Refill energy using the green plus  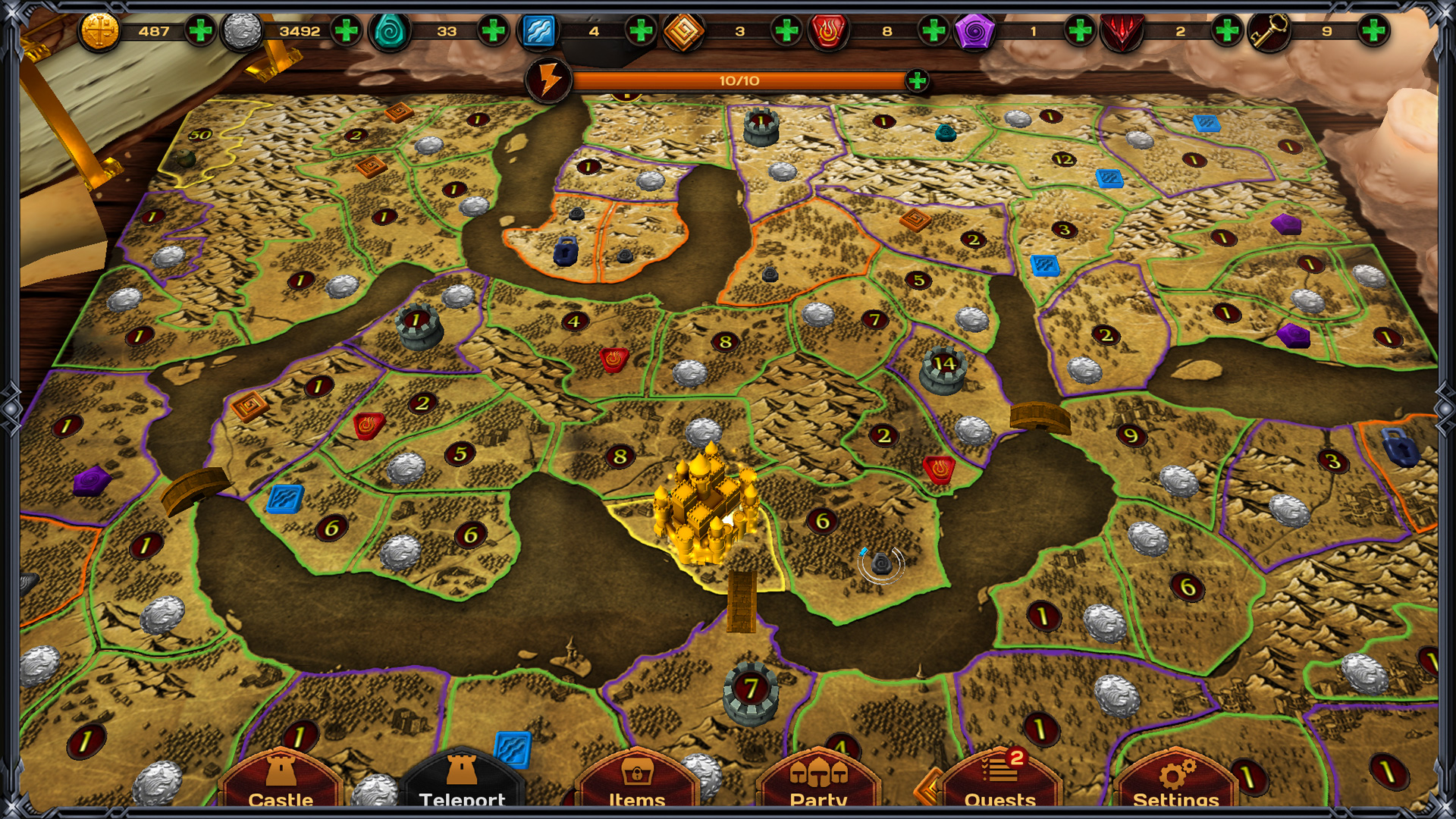[x=917, y=80]
